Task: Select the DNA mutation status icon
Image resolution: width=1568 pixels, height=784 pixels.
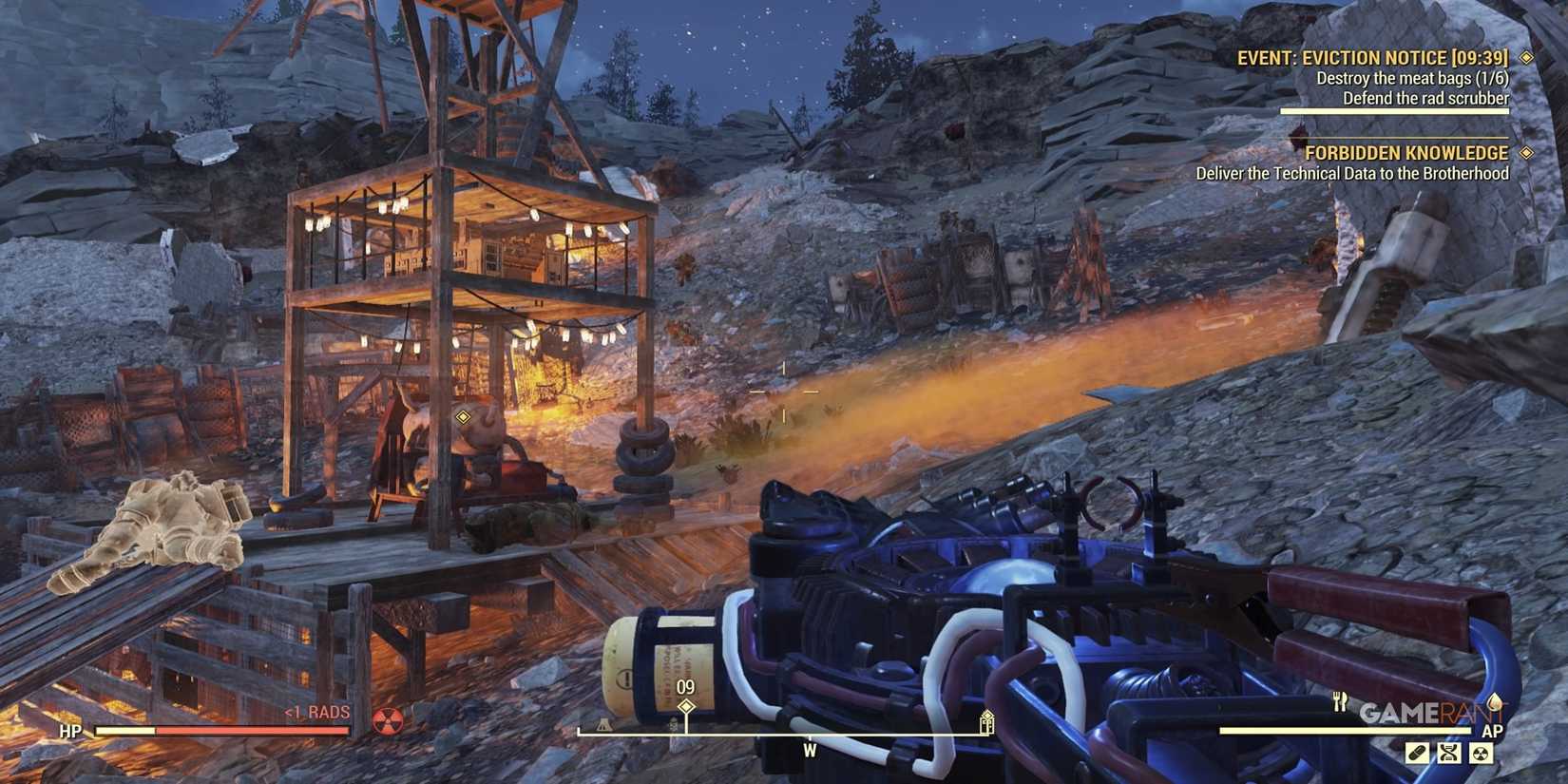Action: click(x=1448, y=751)
